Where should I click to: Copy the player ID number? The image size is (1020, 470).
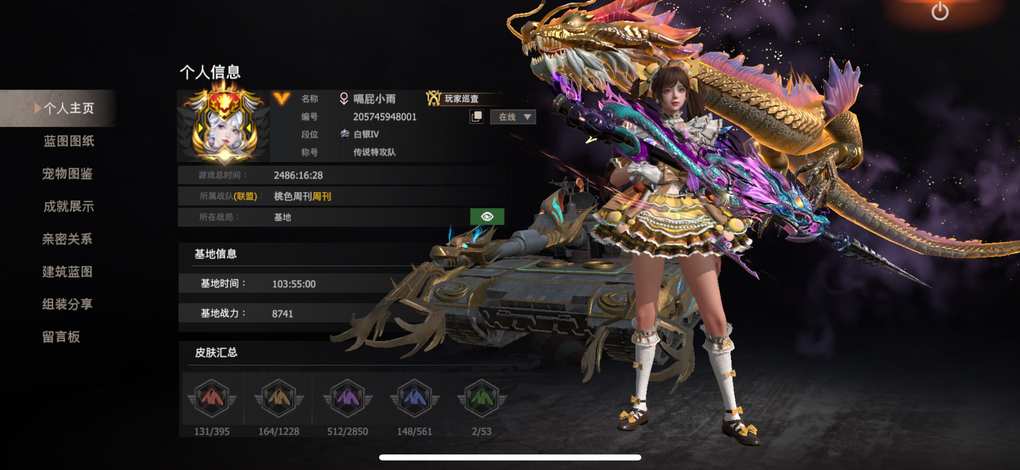(x=477, y=117)
